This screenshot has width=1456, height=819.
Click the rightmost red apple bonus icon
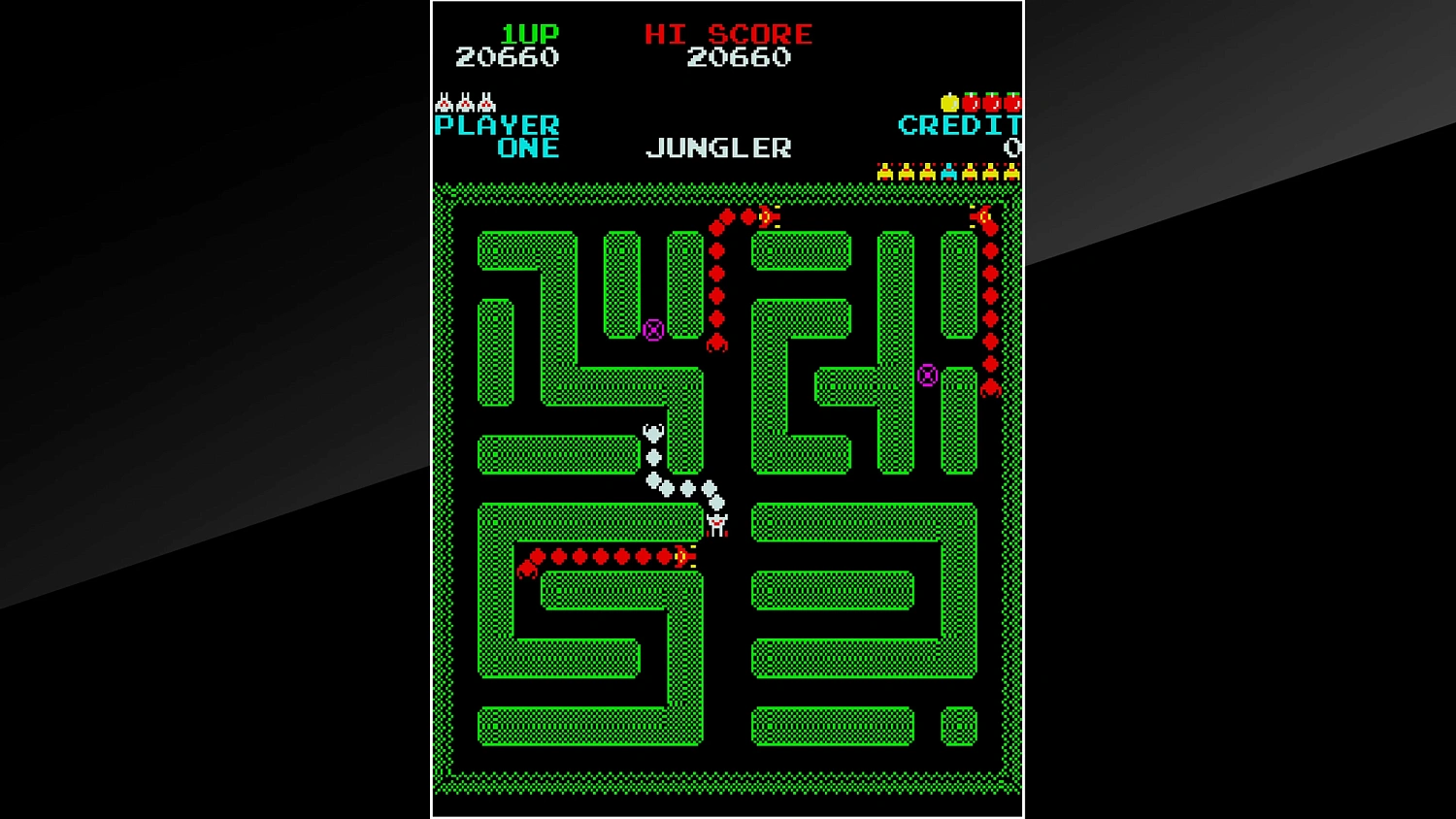pos(1012,102)
